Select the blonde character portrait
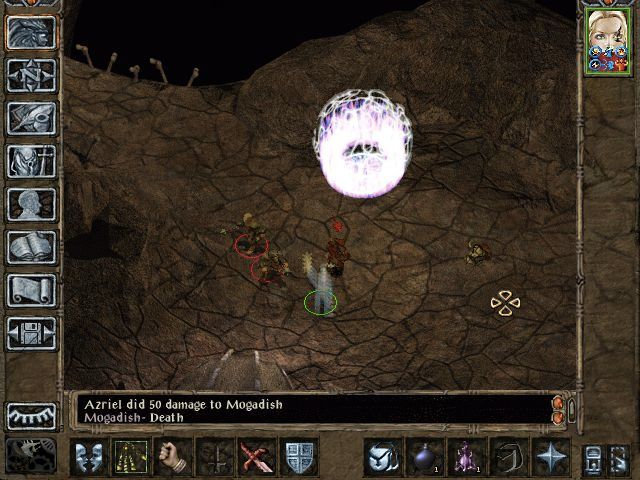 (x=607, y=40)
